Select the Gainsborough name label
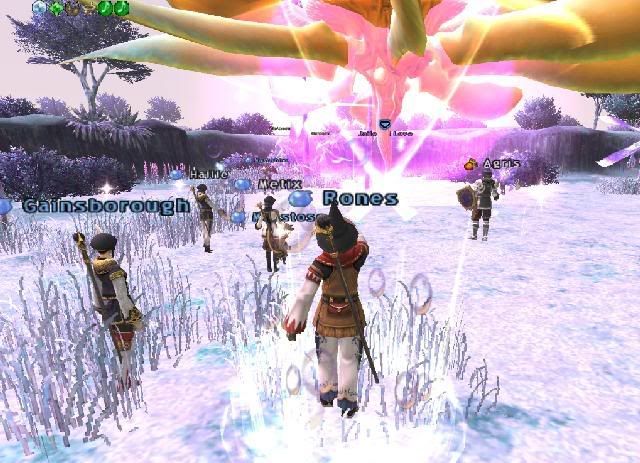This screenshot has height=463, width=640. tap(105, 206)
